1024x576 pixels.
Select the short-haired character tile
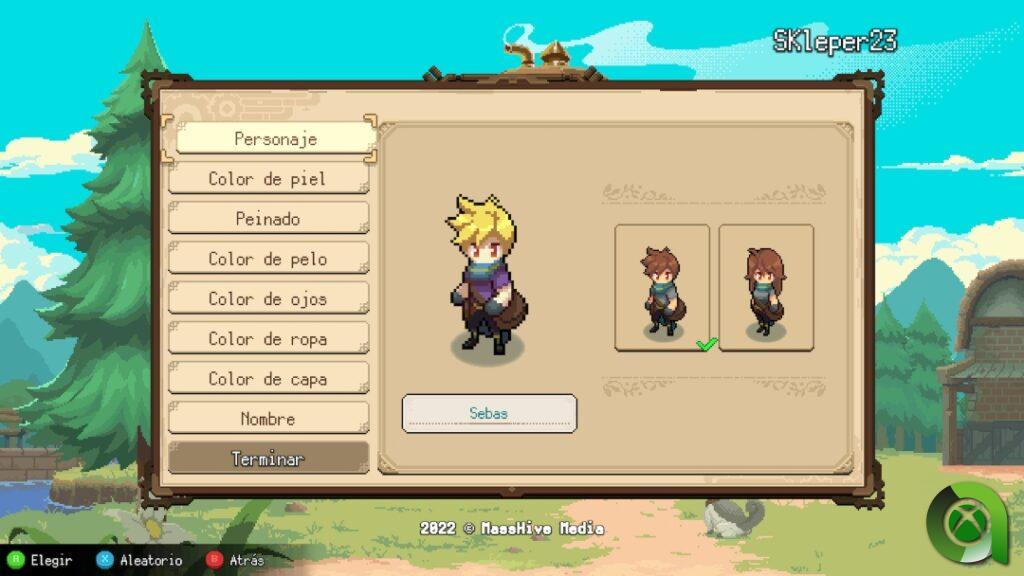[x=662, y=287]
